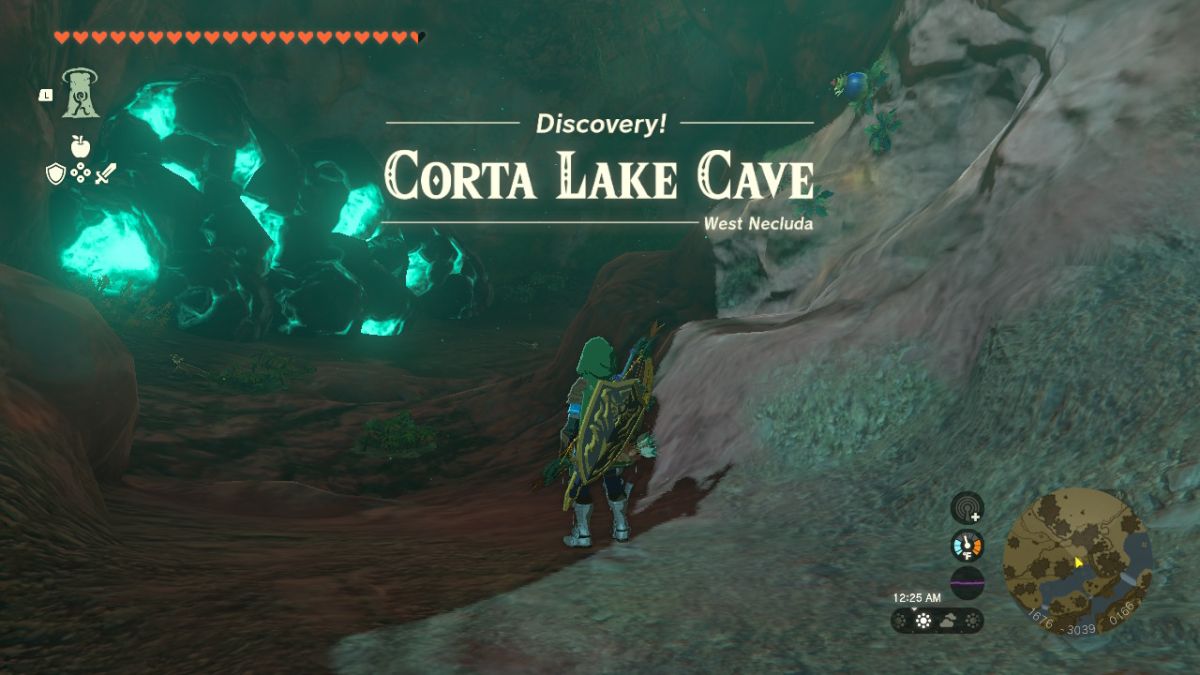1200x675 pixels.
Task: Choose the sword quick-swap icon
Action: tap(105, 174)
